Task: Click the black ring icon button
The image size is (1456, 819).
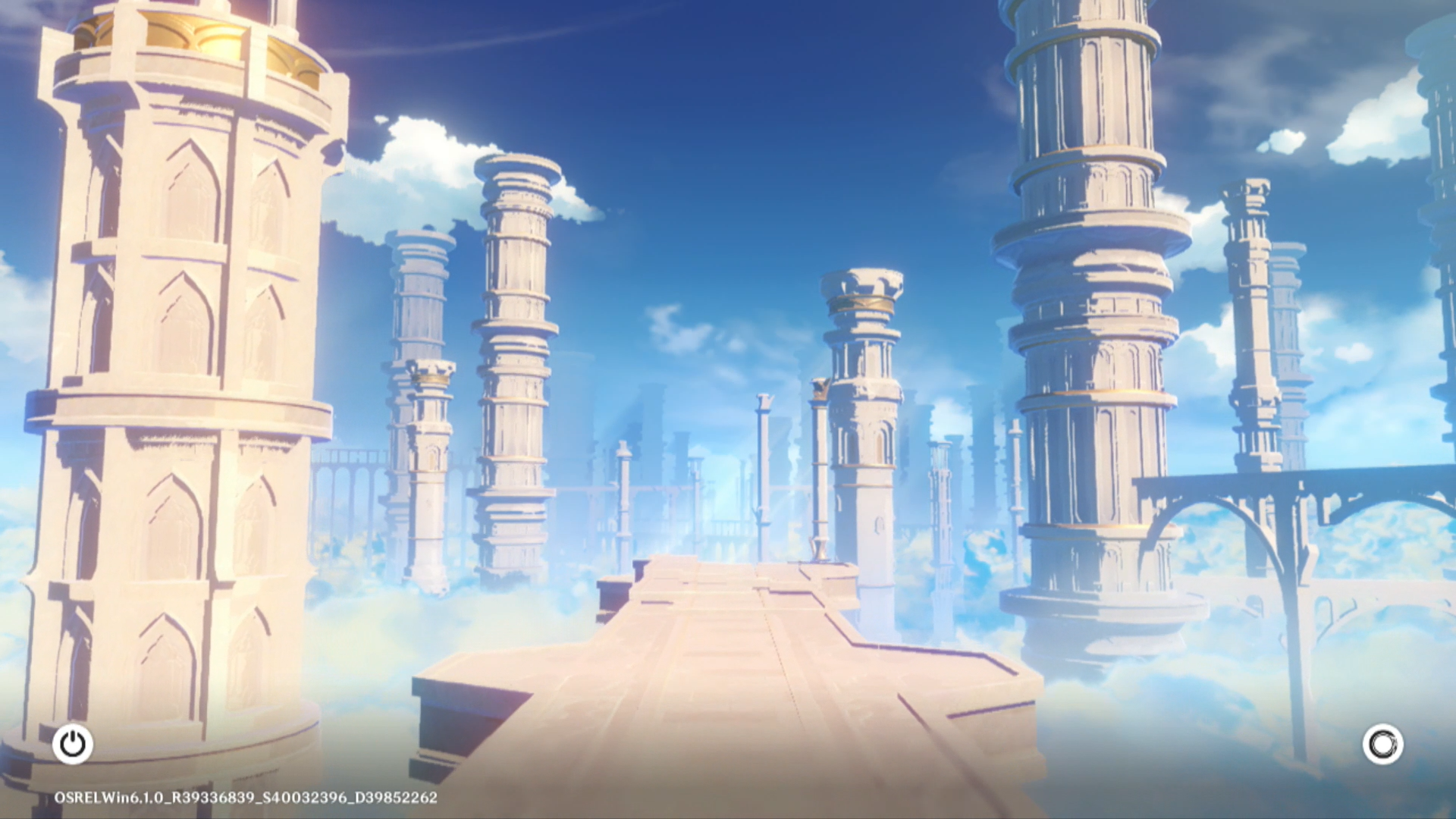Action: point(1382,744)
